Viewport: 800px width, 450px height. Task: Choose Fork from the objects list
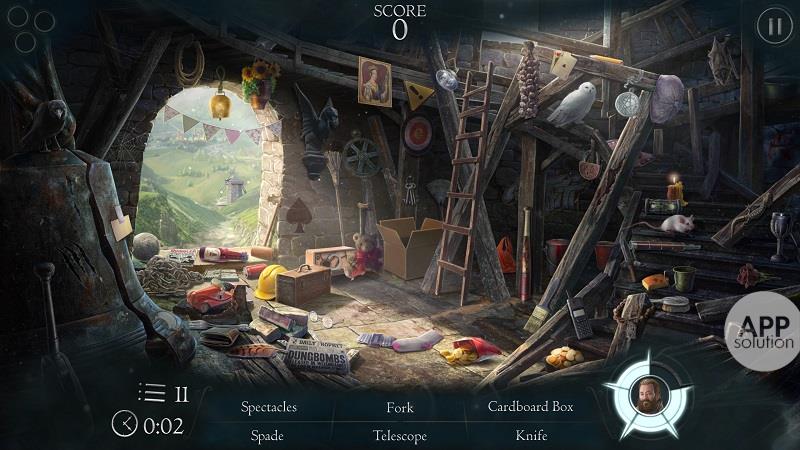coord(400,407)
